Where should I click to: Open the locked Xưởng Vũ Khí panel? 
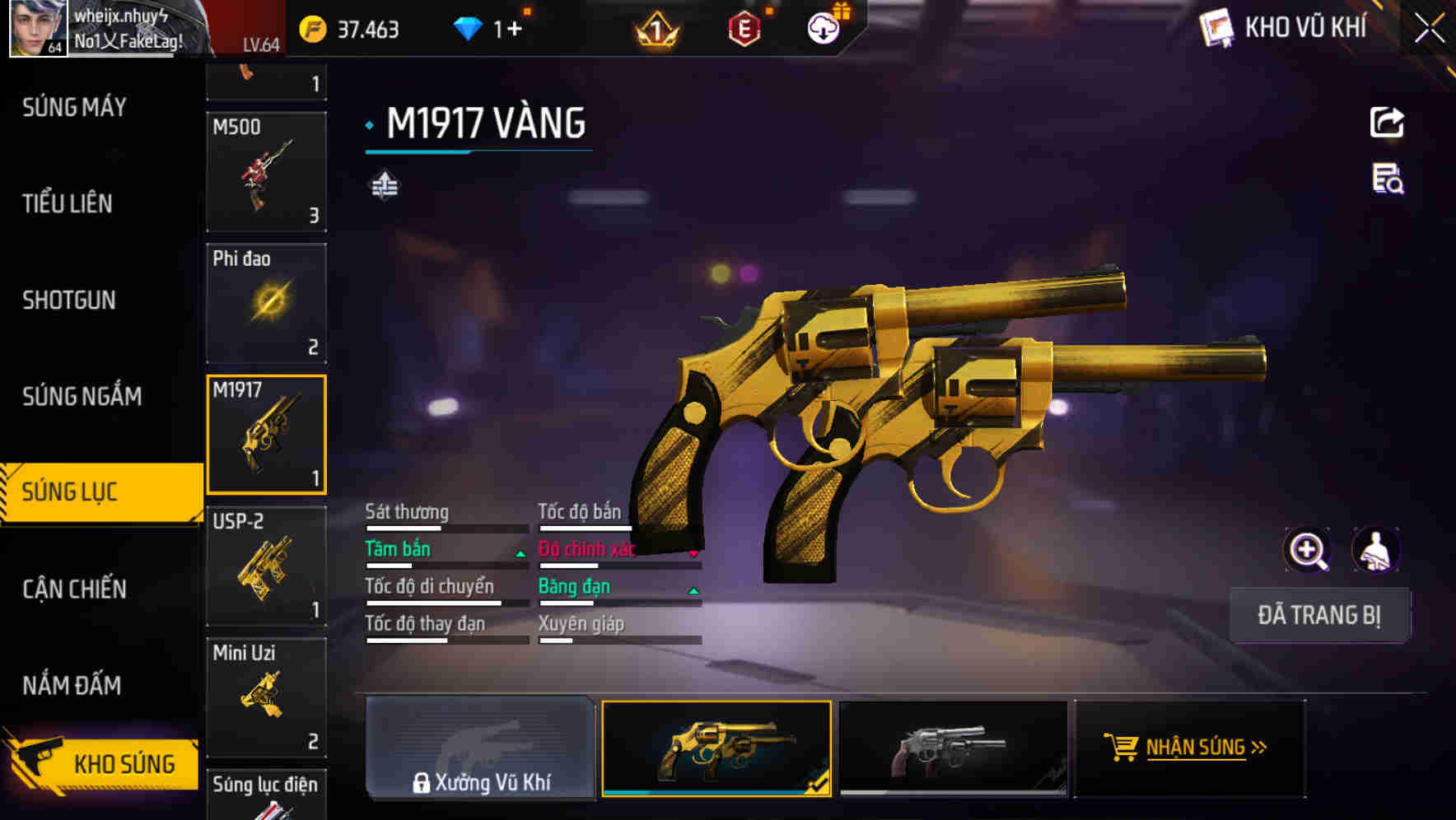(x=480, y=748)
